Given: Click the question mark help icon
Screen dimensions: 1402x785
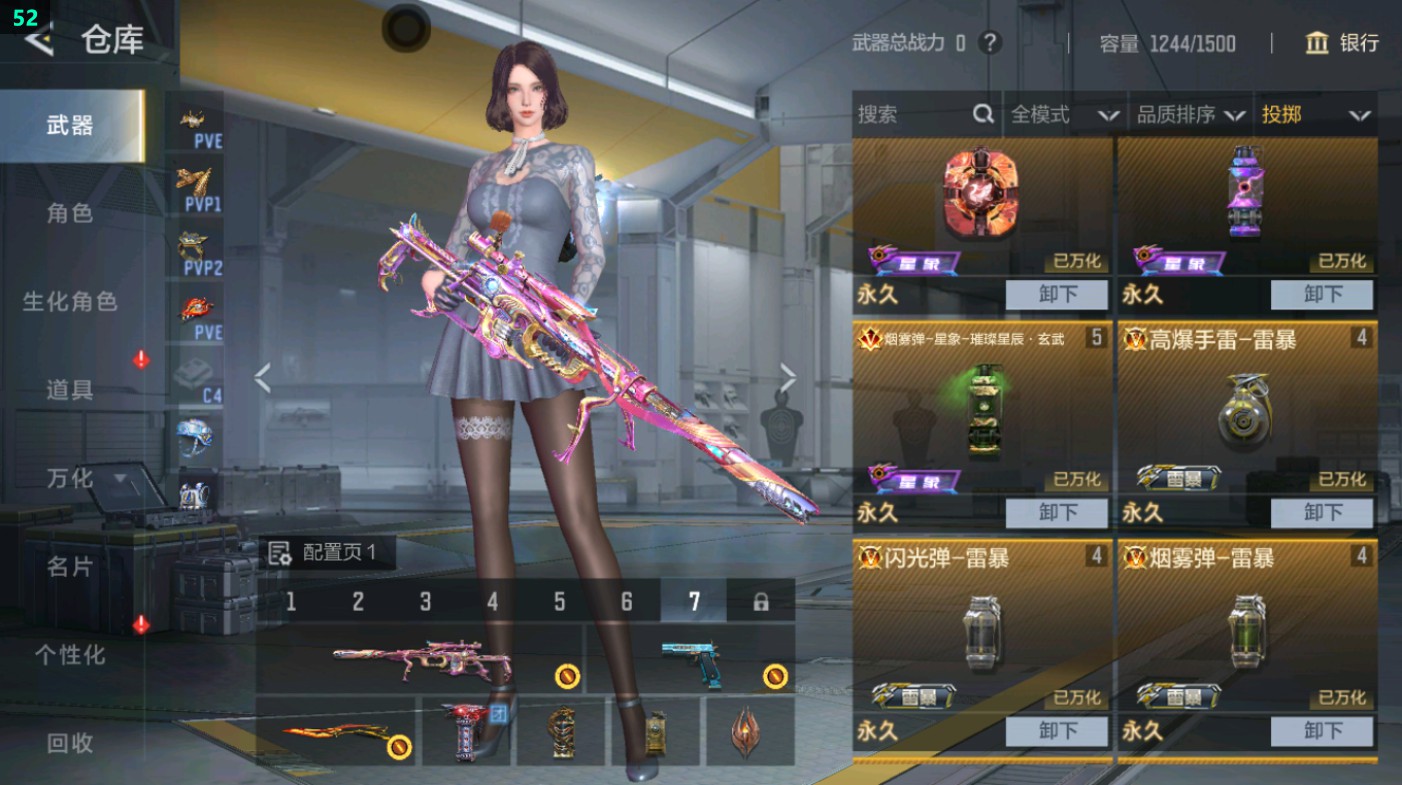Looking at the screenshot, I should click(990, 43).
